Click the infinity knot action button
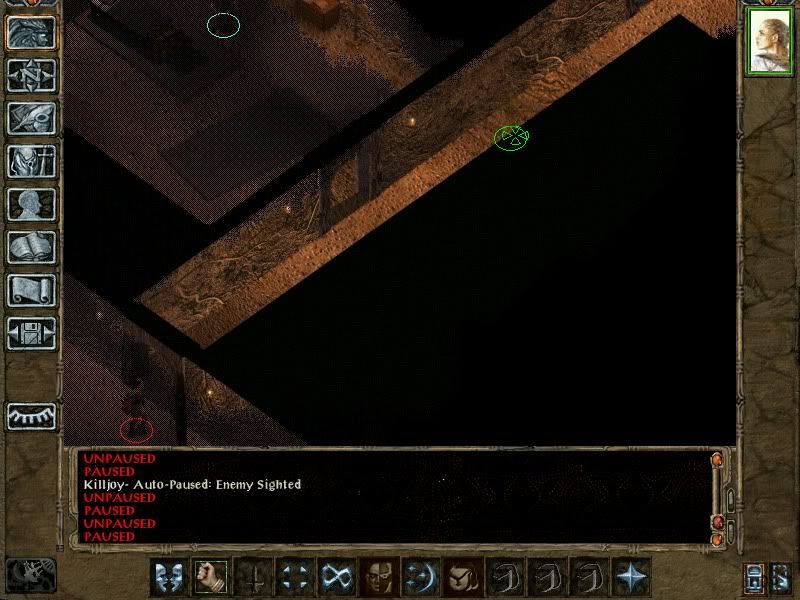The width and height of the screenshot is (800, 600). (334, 577)
